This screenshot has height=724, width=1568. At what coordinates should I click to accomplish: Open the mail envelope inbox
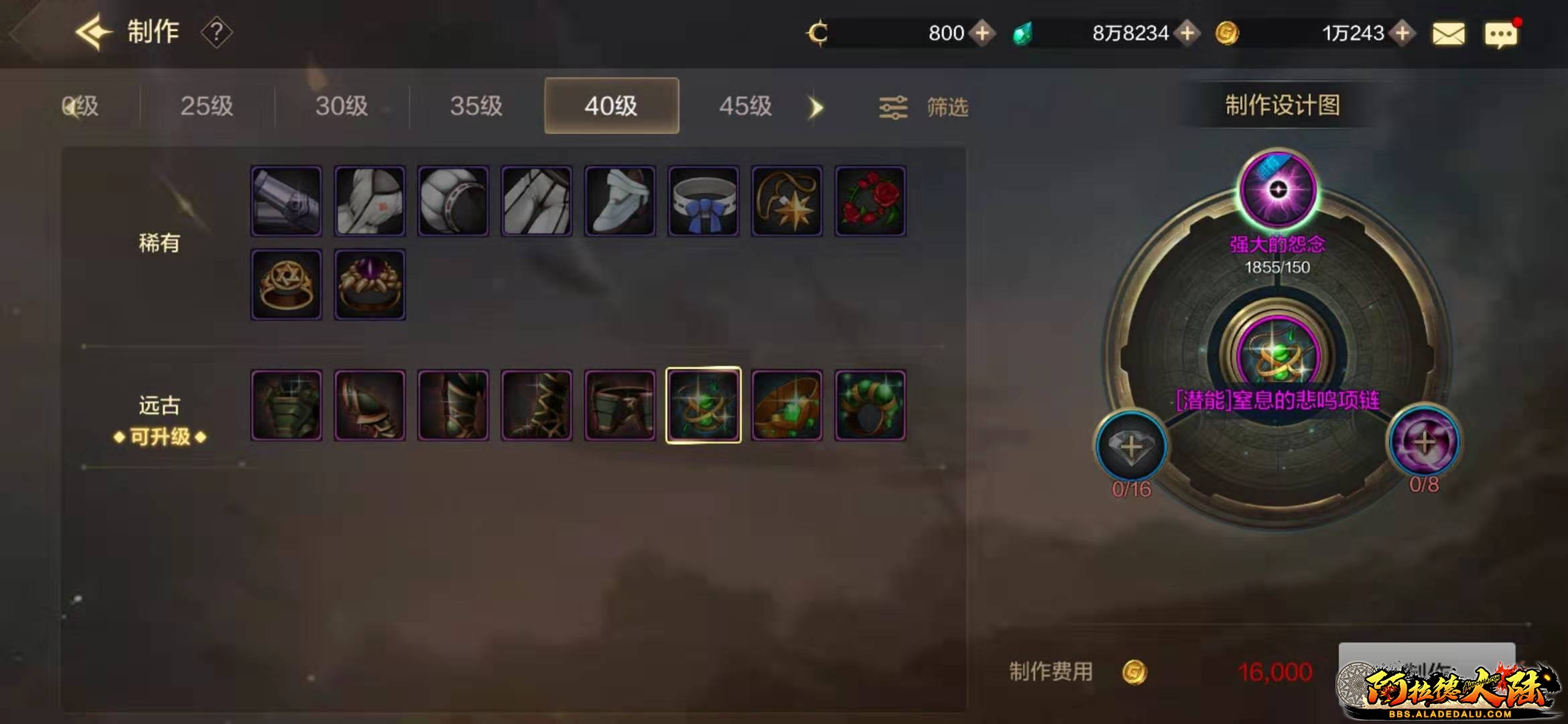click(1448, 34)
